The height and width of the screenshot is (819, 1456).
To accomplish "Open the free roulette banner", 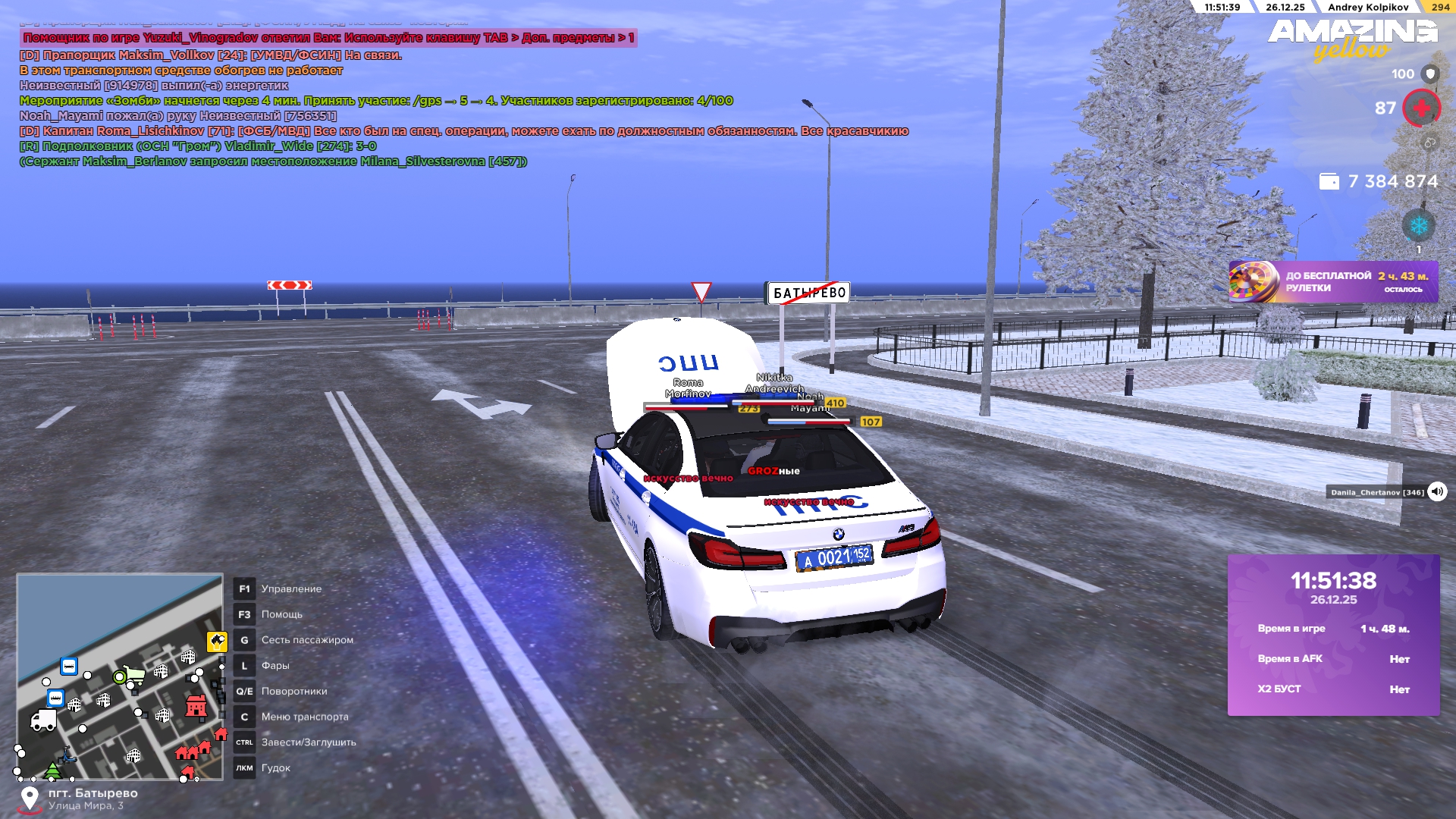I will (x=1332, y=282).
